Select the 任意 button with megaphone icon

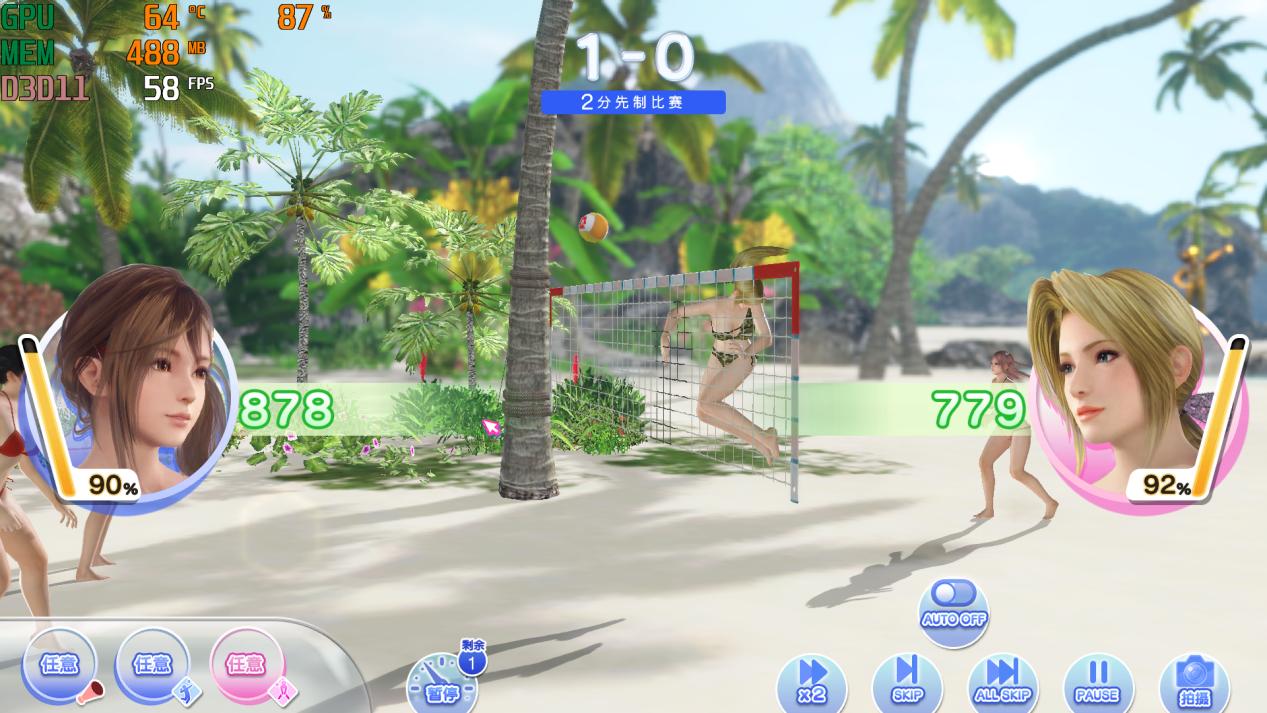coord(59,665)
